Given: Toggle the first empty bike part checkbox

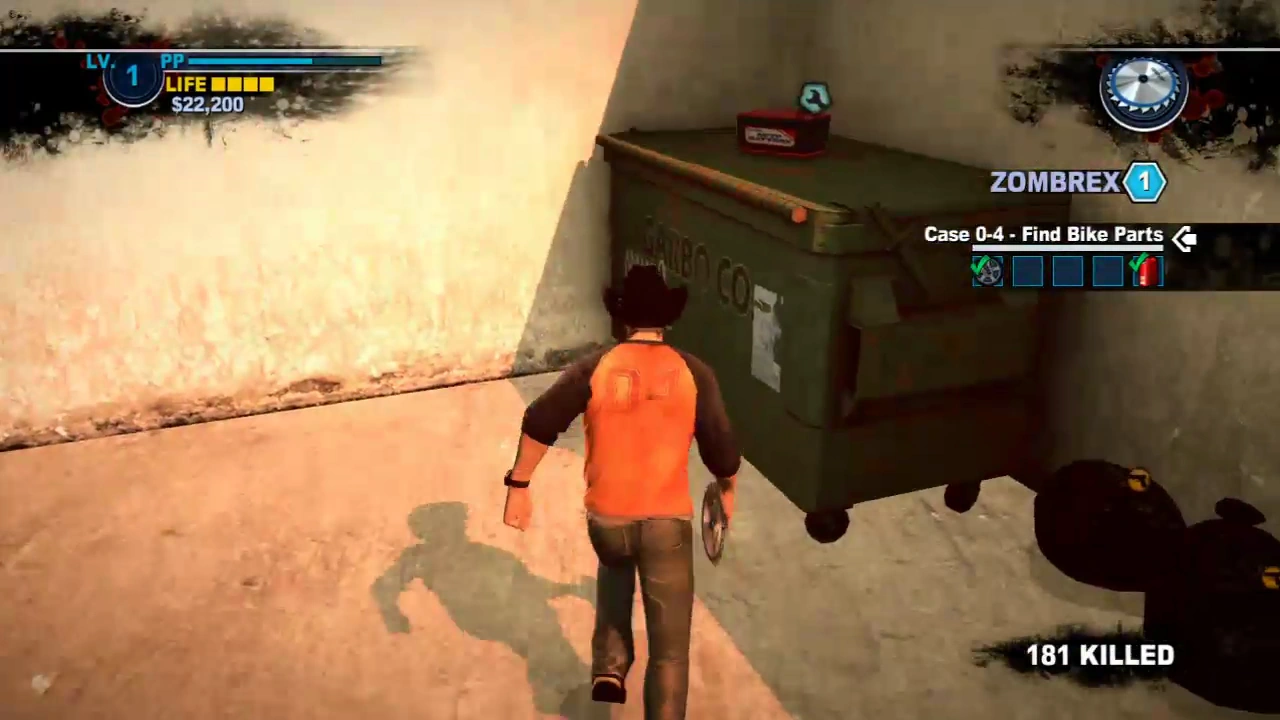Looking at the screenshot, I should [x=1027, y=270].
